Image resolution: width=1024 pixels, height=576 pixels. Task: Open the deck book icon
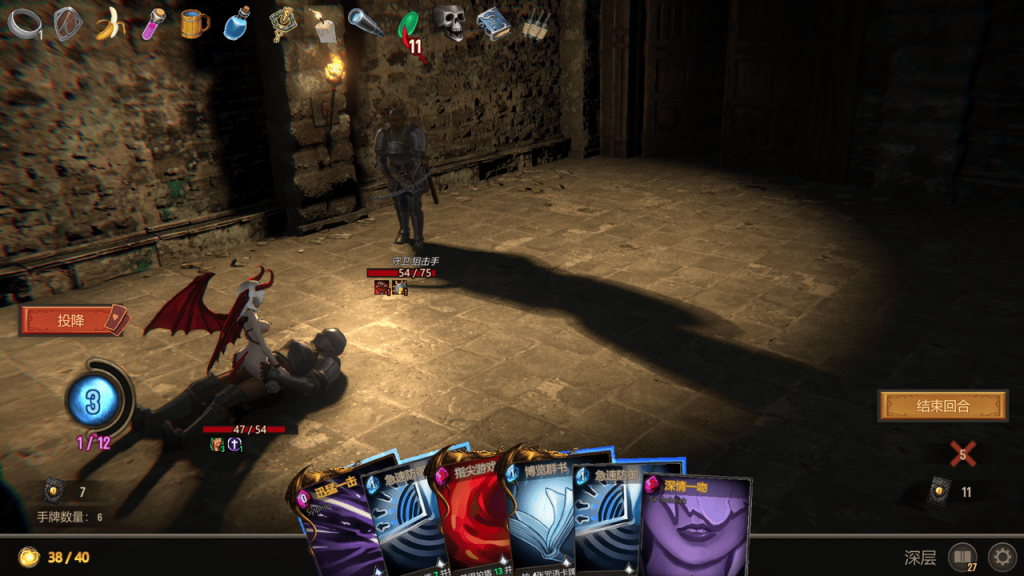(962, 556)
